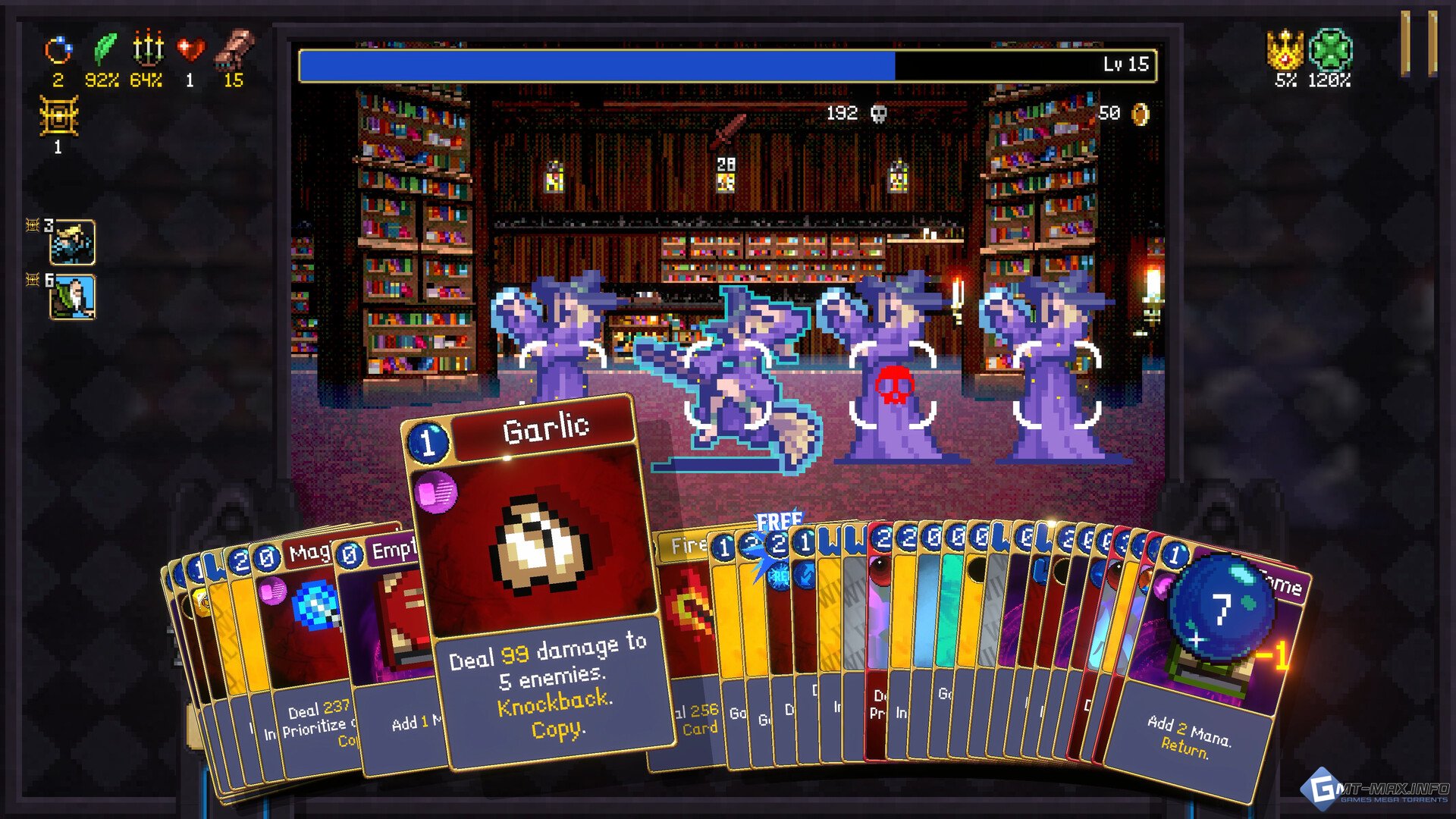Inspect the ring stat icon
The width and height of the screenshot is (1456, 819).
[58, 51]
